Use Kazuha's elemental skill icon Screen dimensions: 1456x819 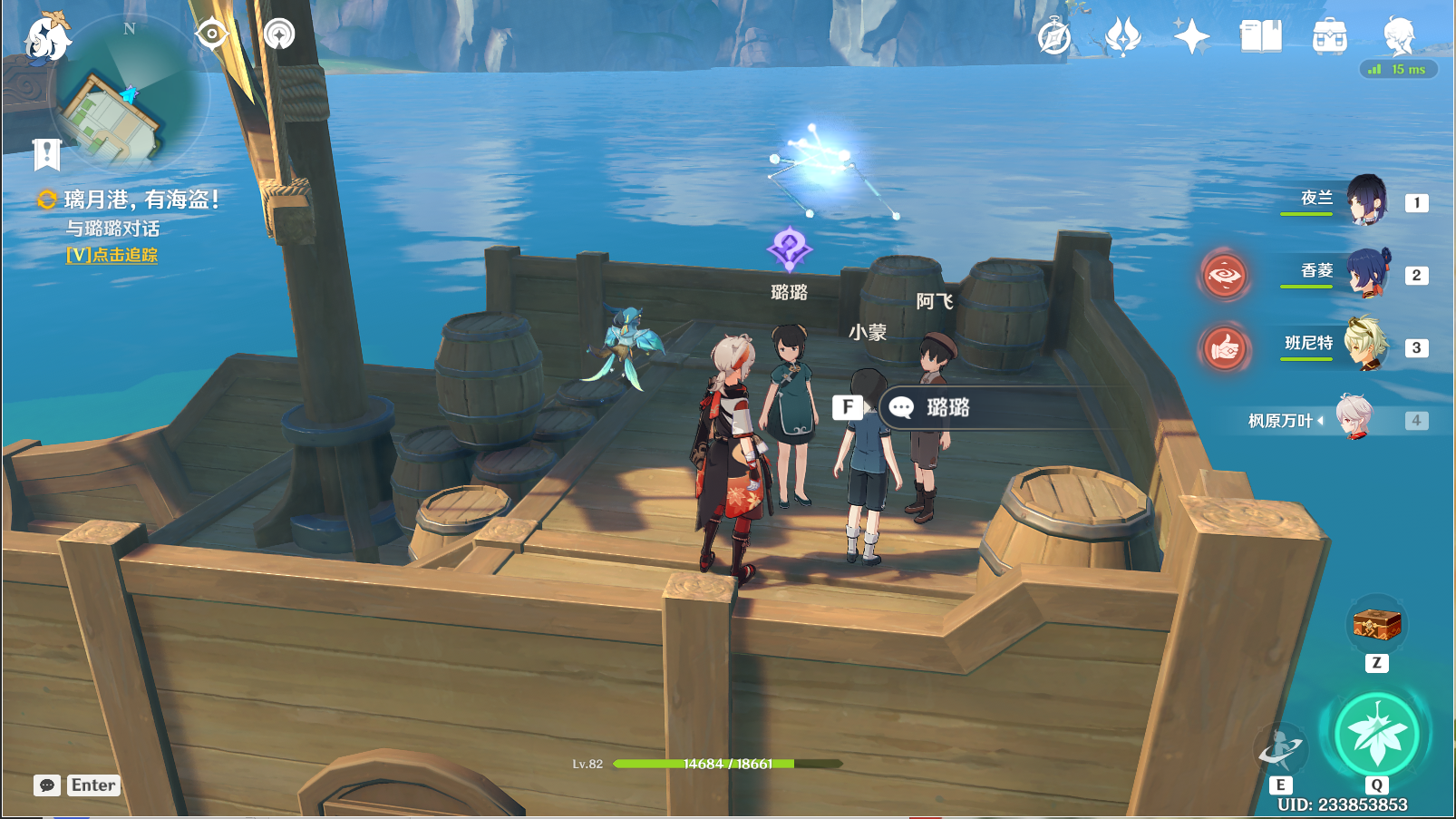coord(1281,749)
